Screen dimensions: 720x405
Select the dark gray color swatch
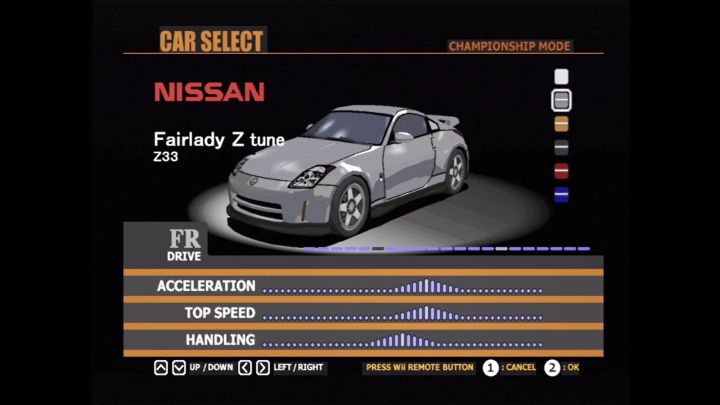pyautogui.click(x=561, y=147)
